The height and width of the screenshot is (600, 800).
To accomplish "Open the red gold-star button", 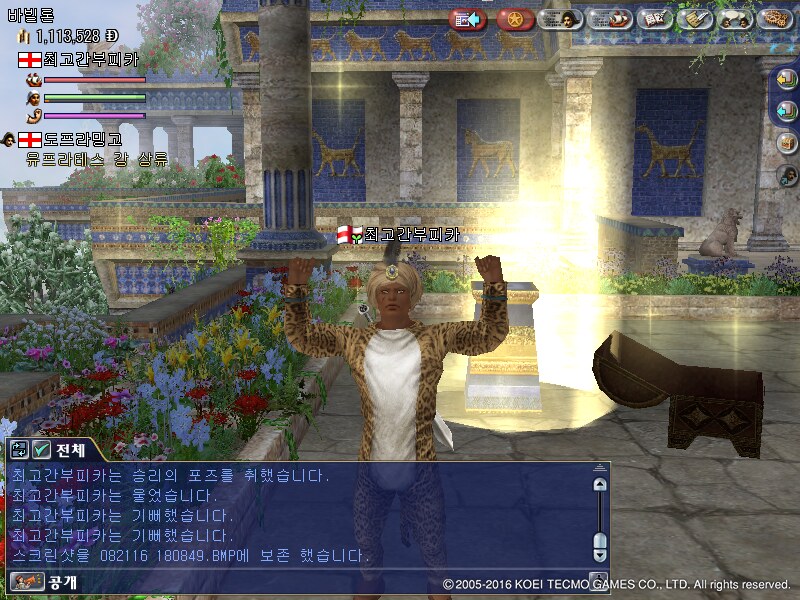I will pyautogui.click(x=515, y=19).
